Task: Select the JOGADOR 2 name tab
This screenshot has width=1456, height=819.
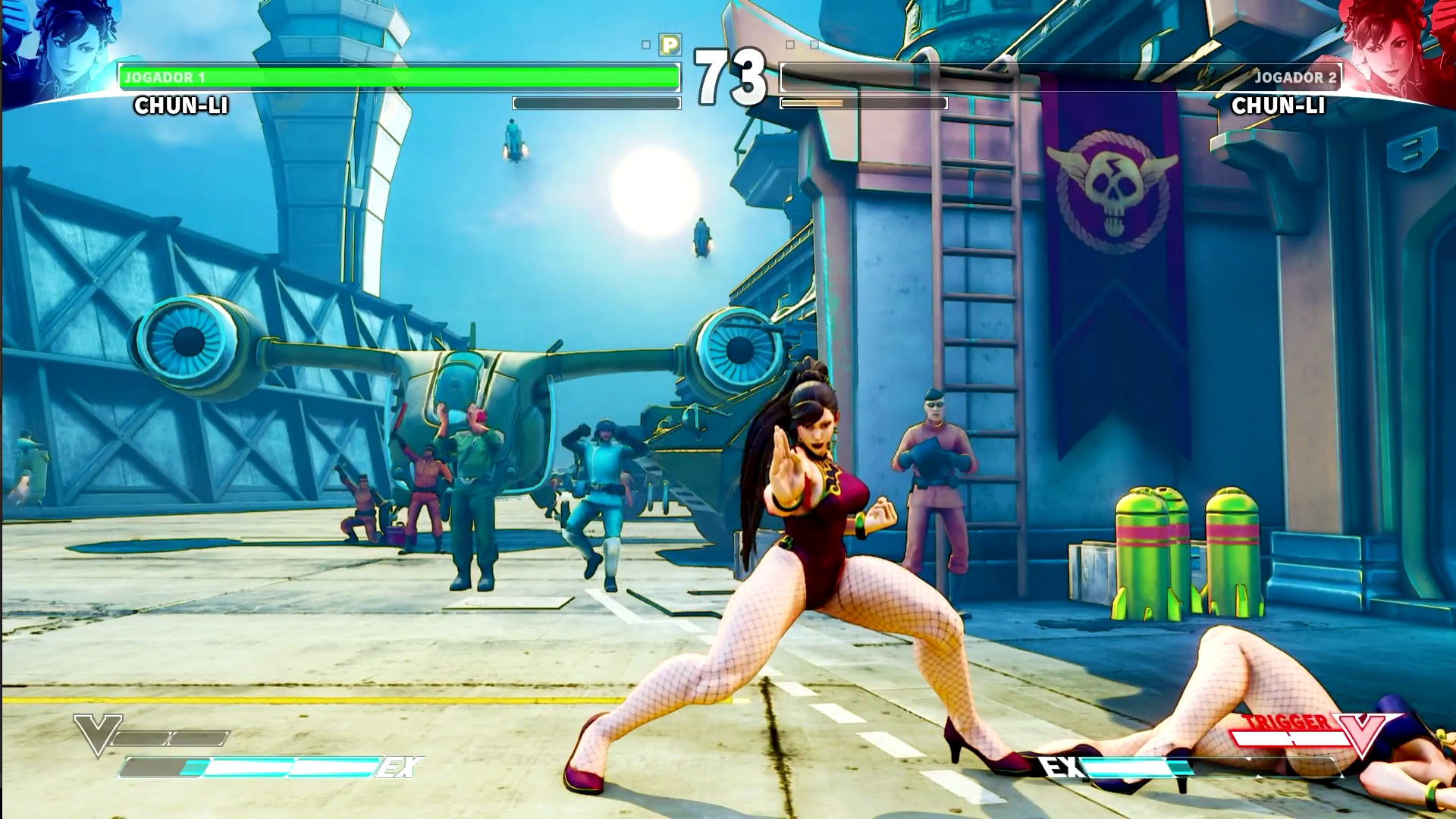Action: coord(1297,77)
